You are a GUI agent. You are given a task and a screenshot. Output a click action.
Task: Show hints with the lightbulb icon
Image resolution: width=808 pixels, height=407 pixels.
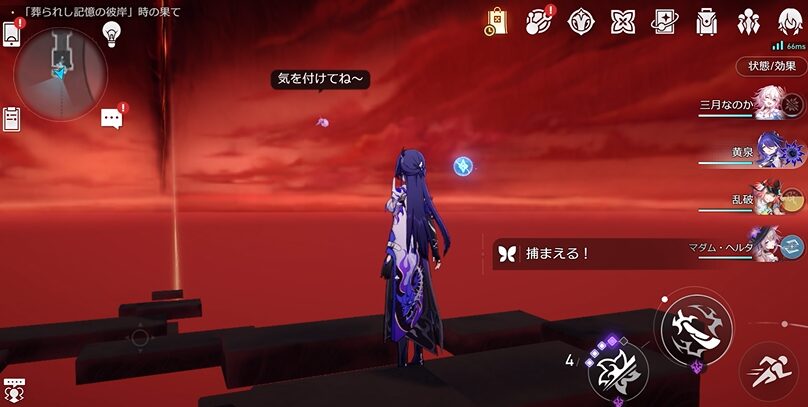pos(112,33)
